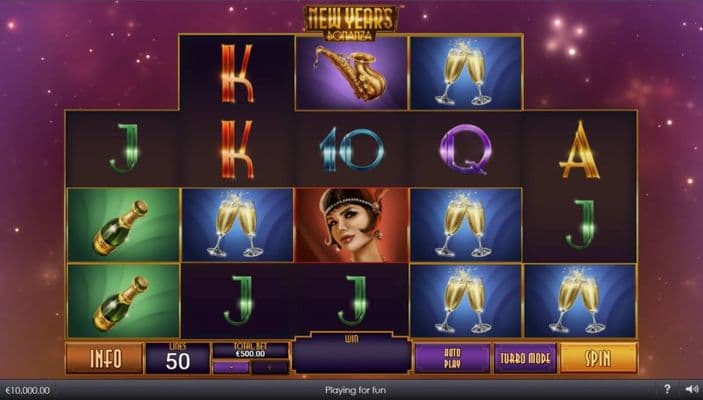Image resolution: width=703 pixels, height=400 pixels.
Task: Activate Auto Play
Action: pyautogui.click(x=452, y=358)
